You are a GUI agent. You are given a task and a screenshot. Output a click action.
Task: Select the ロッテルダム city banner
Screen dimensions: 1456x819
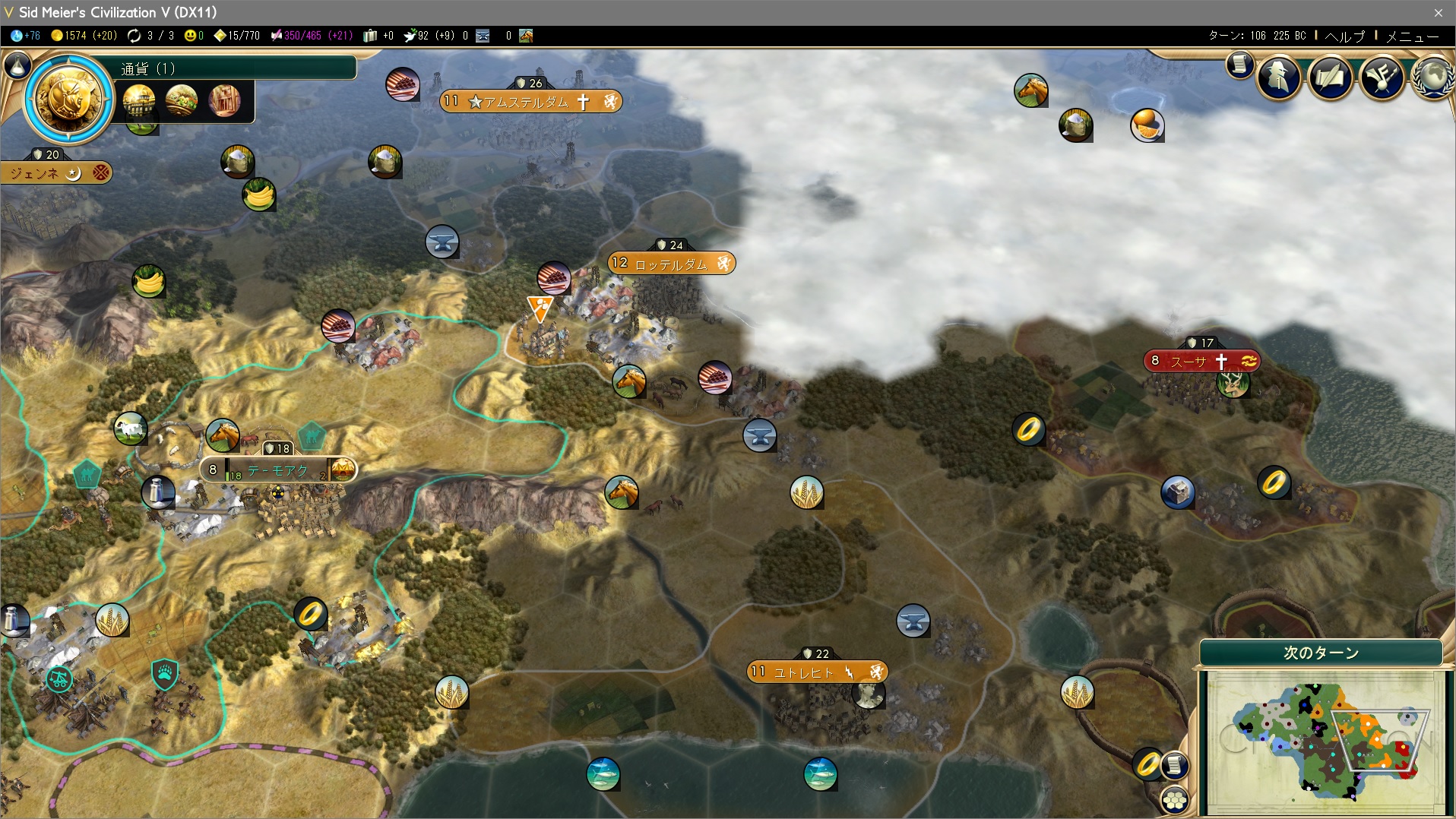click(671, 264)
